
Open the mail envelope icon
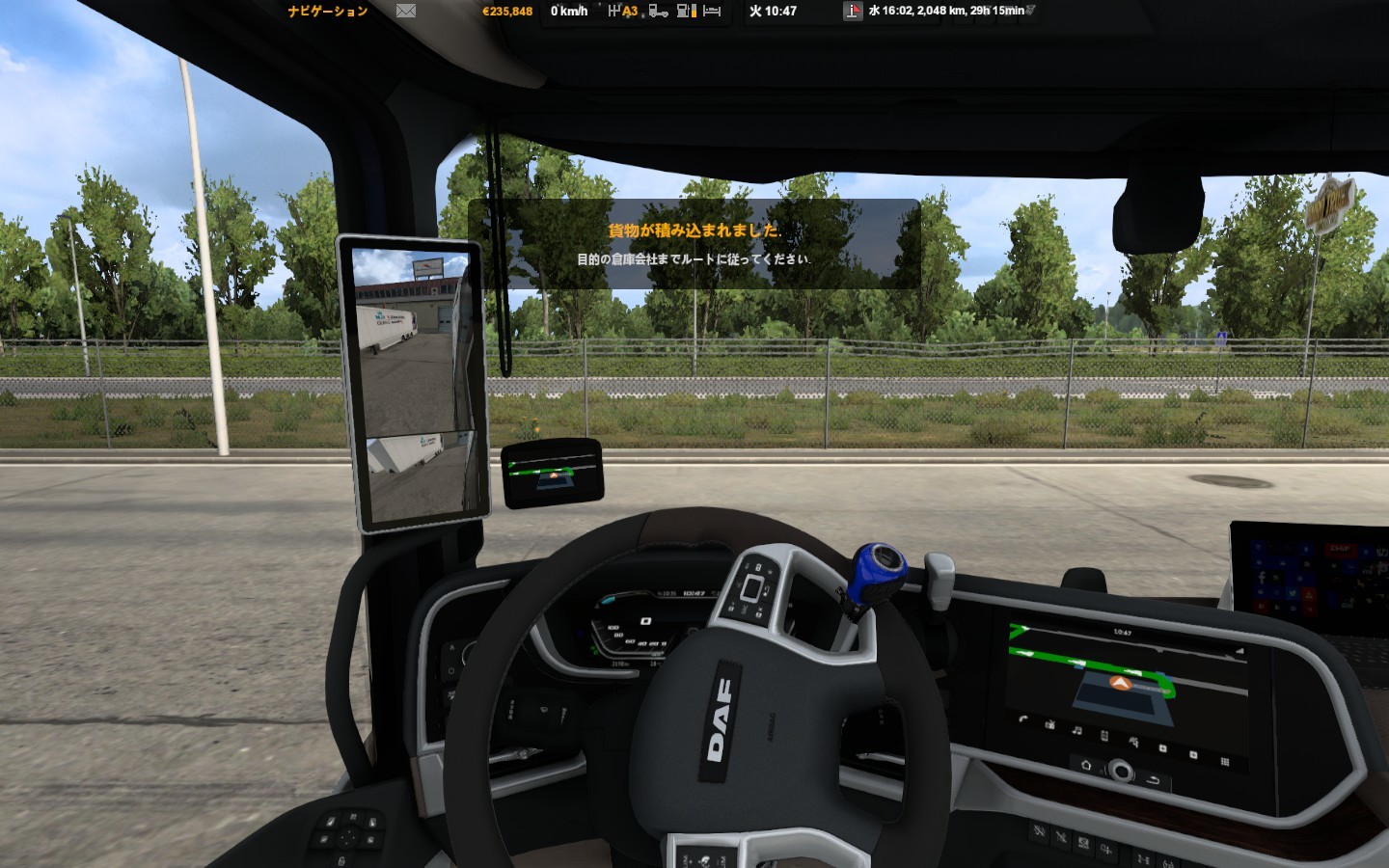(x=406, y=12)
